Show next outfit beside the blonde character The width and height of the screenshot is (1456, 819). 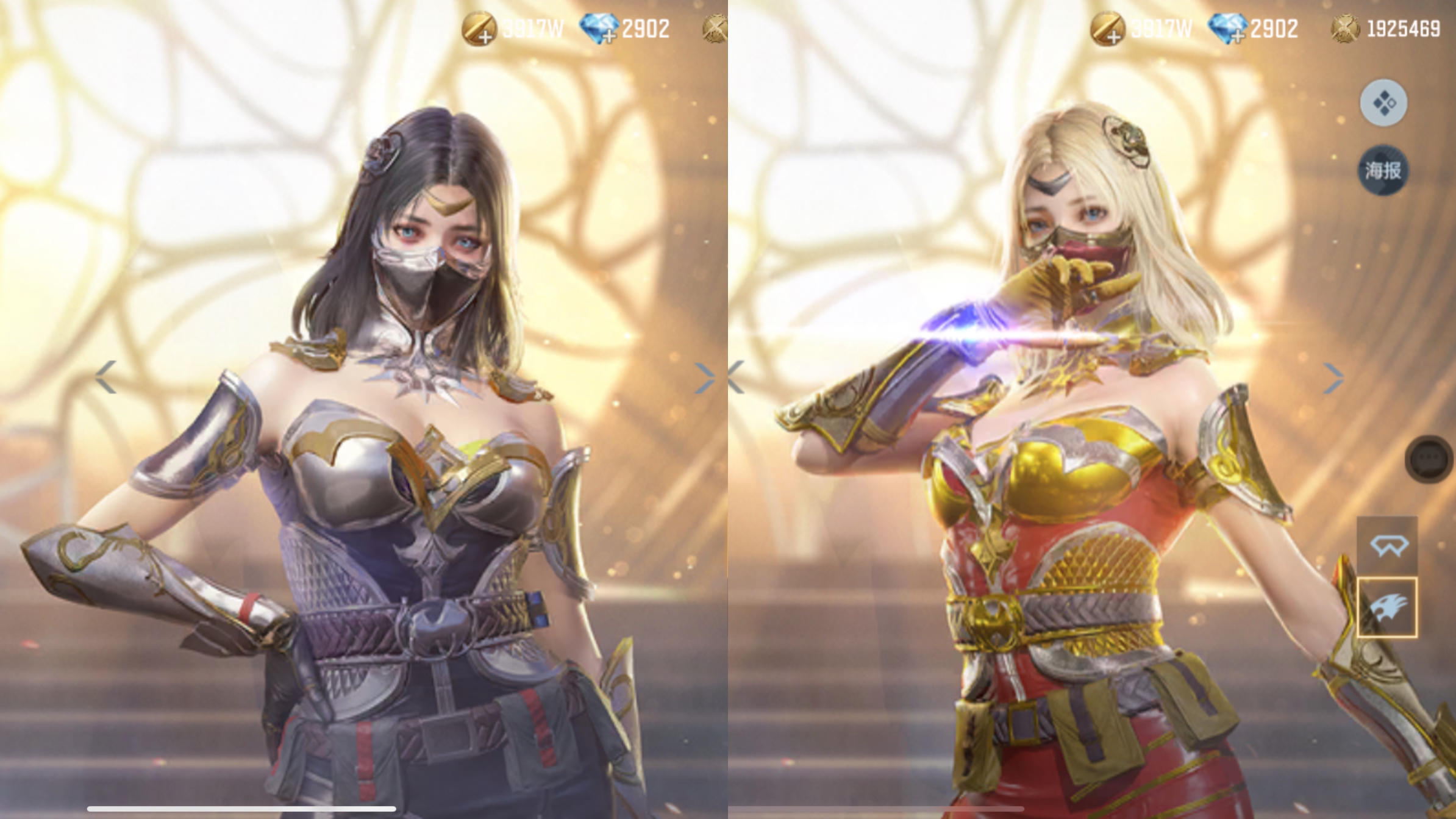click(1333, 378)
